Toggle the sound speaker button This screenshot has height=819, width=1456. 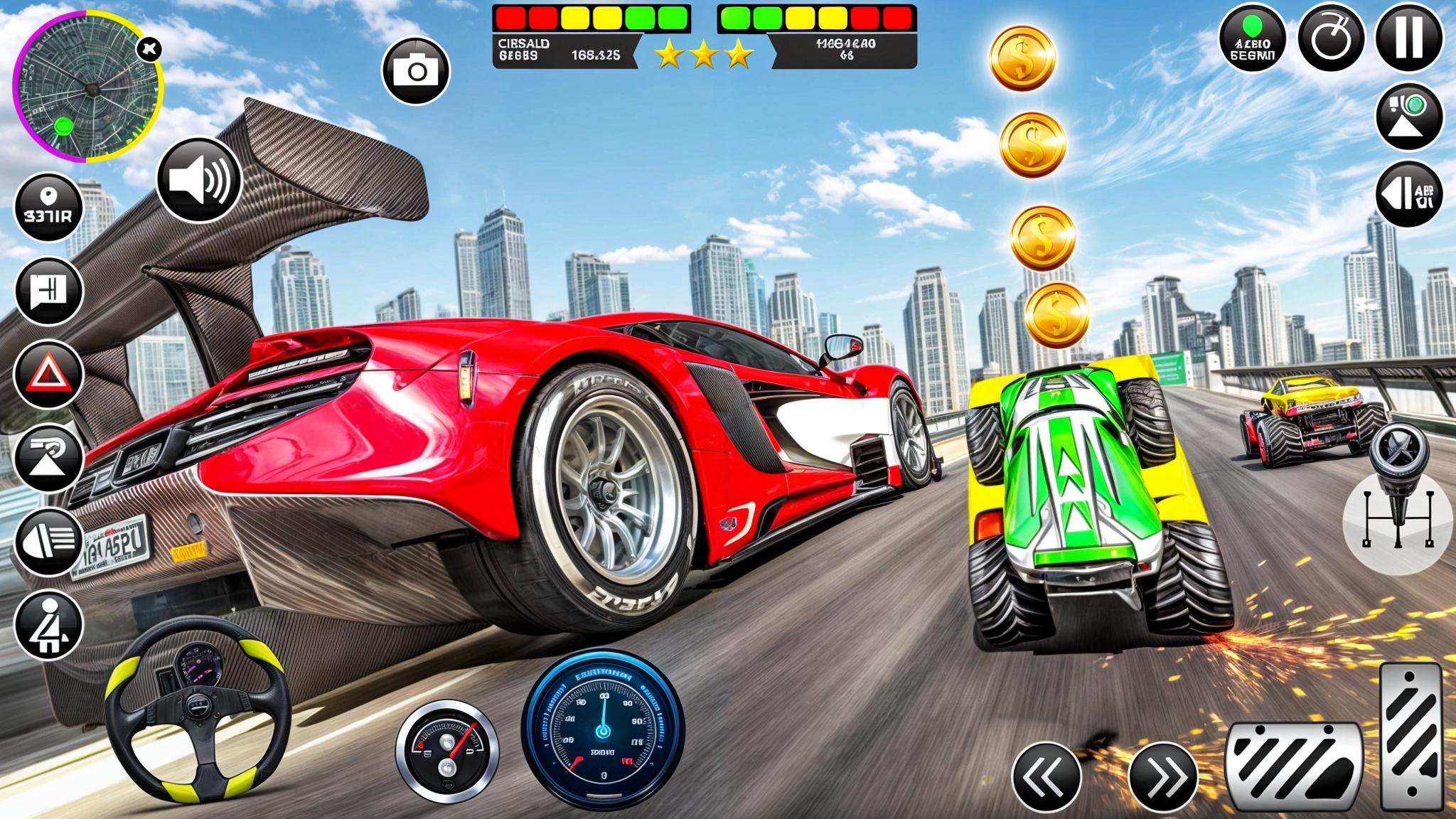click(x=200, y=179)
